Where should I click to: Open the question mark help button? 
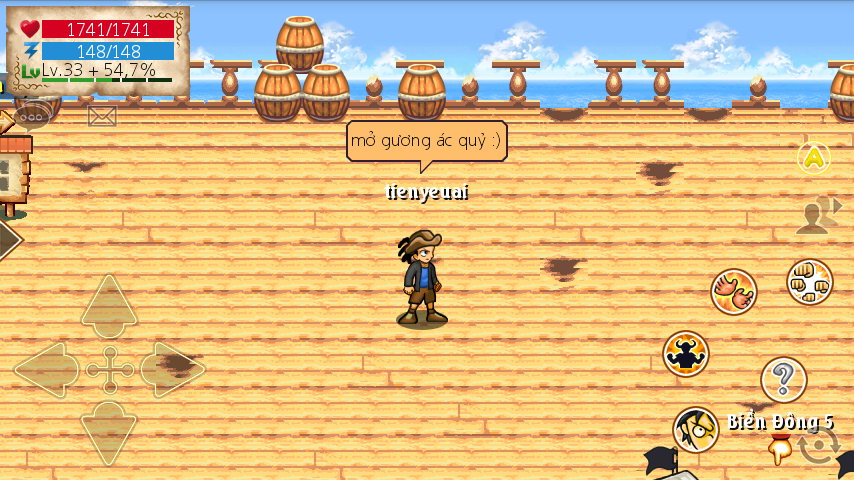(x=783, y=380)
